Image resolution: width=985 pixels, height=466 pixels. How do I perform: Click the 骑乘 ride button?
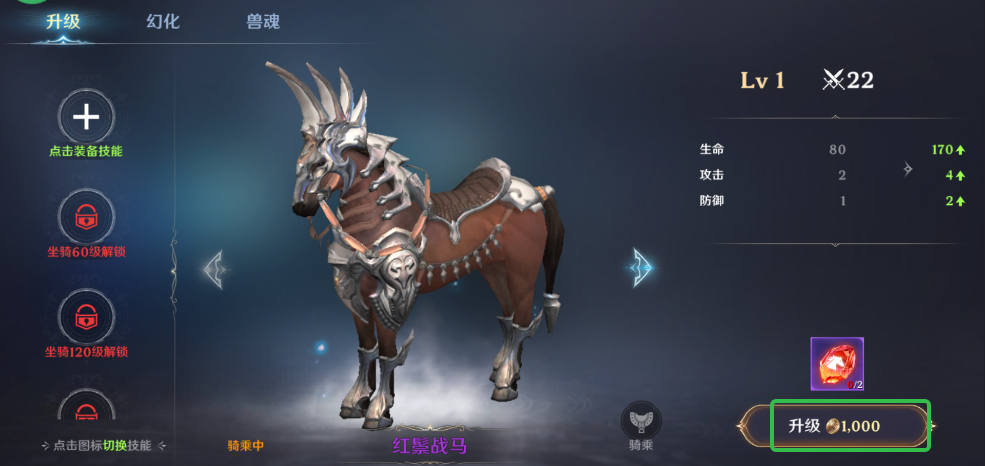click(x=641, y=426)
